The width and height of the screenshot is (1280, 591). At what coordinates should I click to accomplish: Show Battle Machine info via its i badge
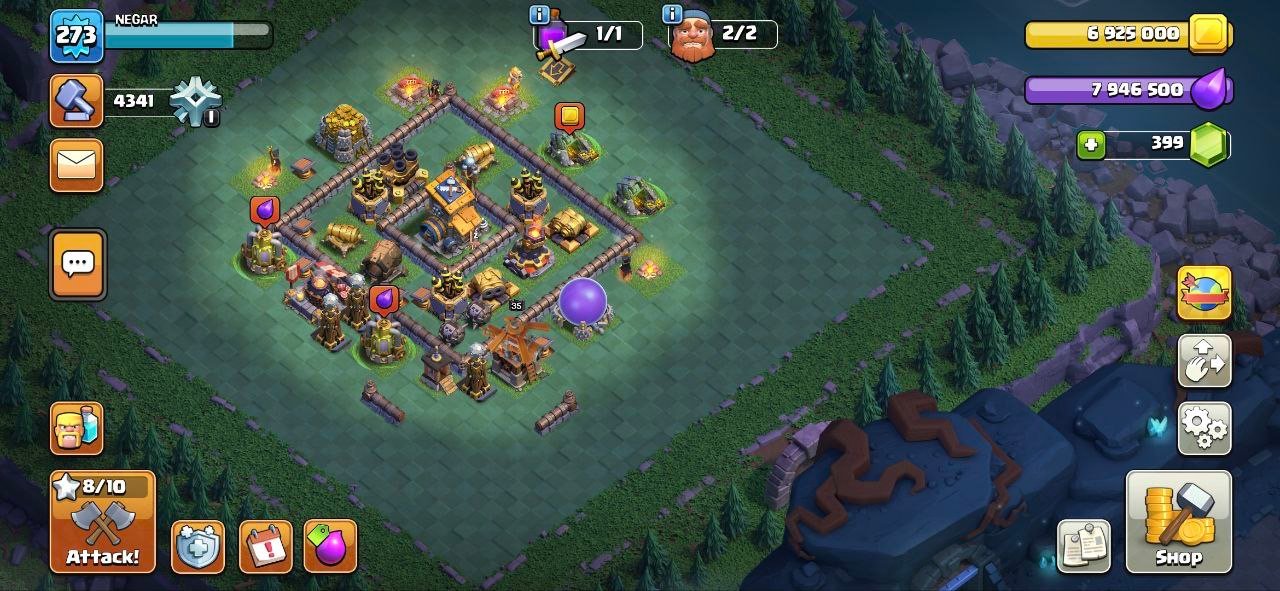pos(540,15)
